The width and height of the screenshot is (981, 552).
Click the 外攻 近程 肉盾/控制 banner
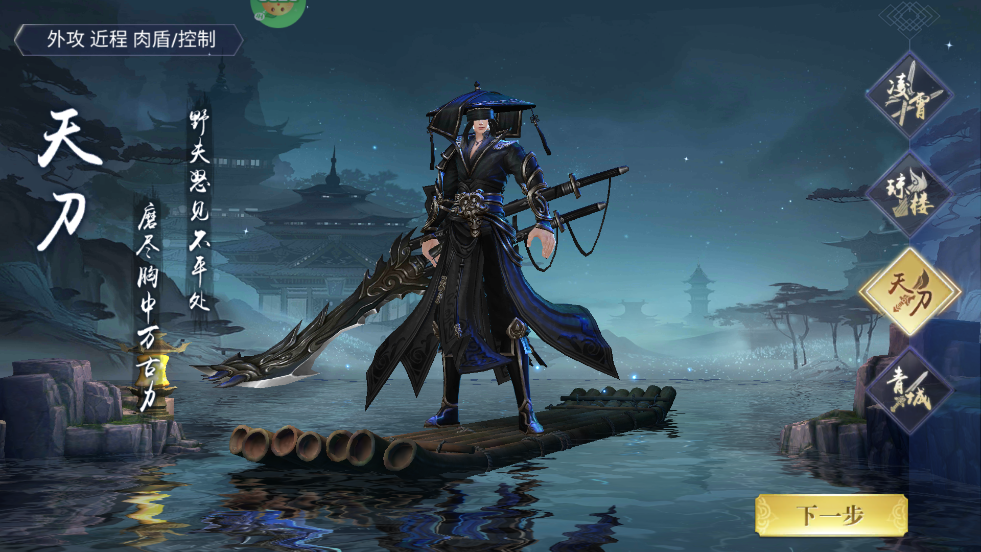click(x=129, y=40)
